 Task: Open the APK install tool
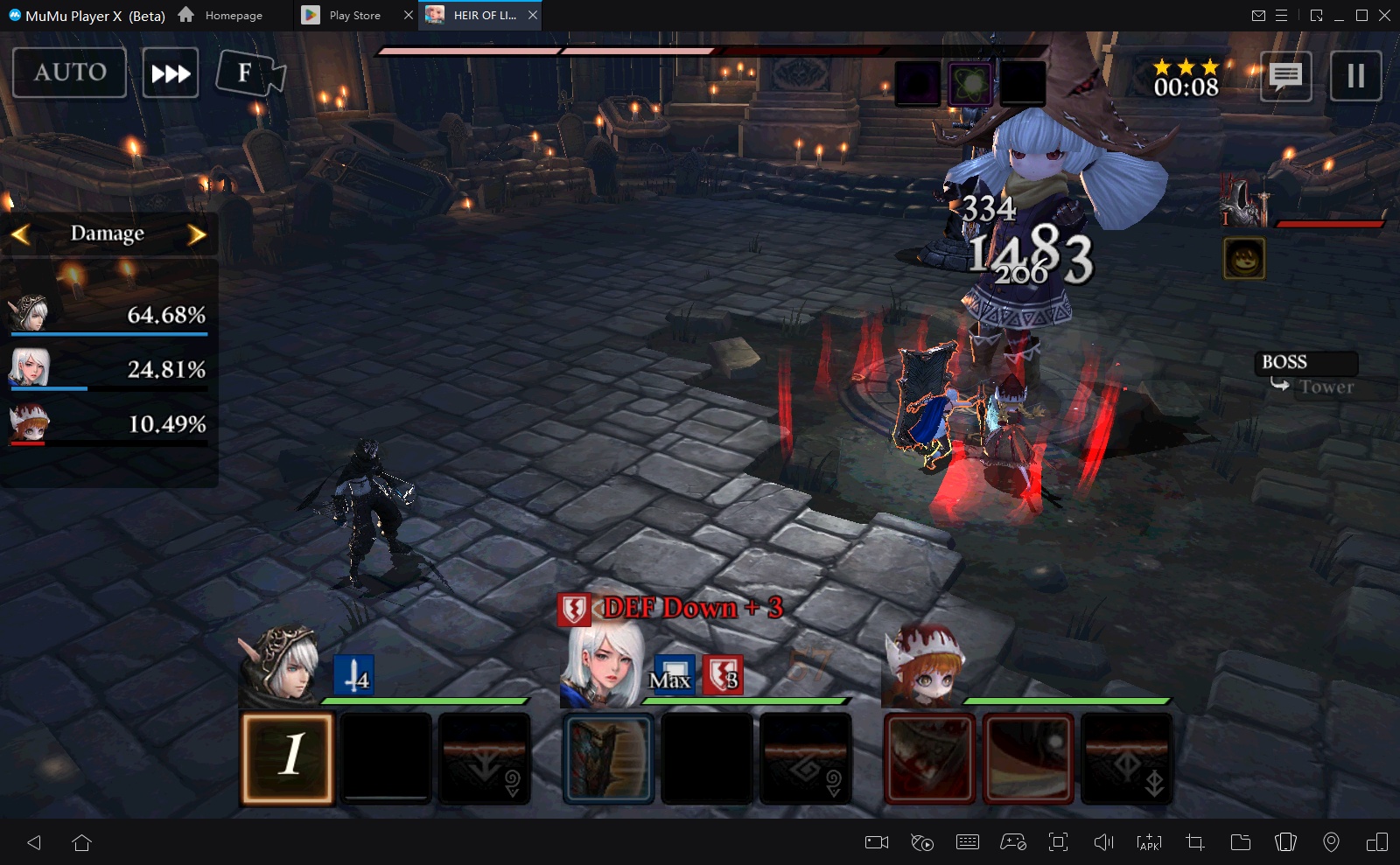click(x=1147, y=842)
